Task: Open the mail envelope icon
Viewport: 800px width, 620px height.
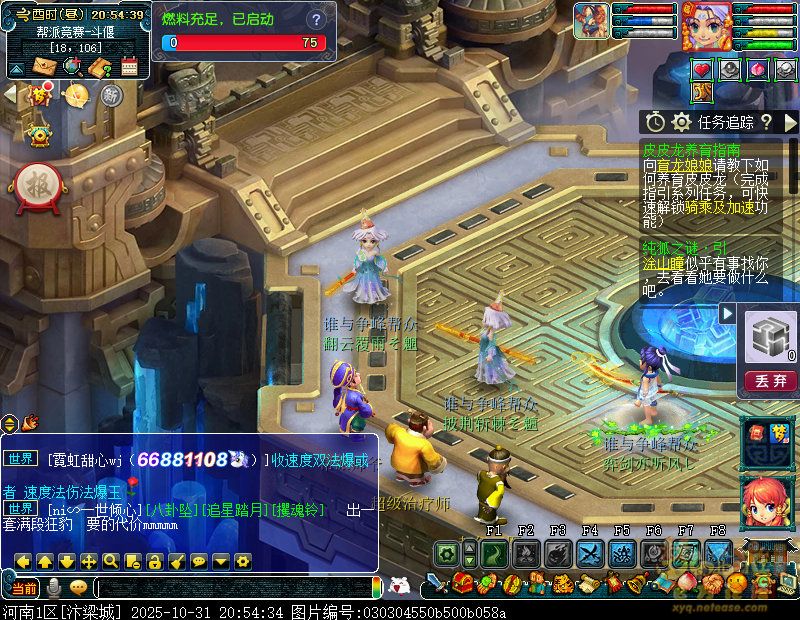Action: [45, 67]
